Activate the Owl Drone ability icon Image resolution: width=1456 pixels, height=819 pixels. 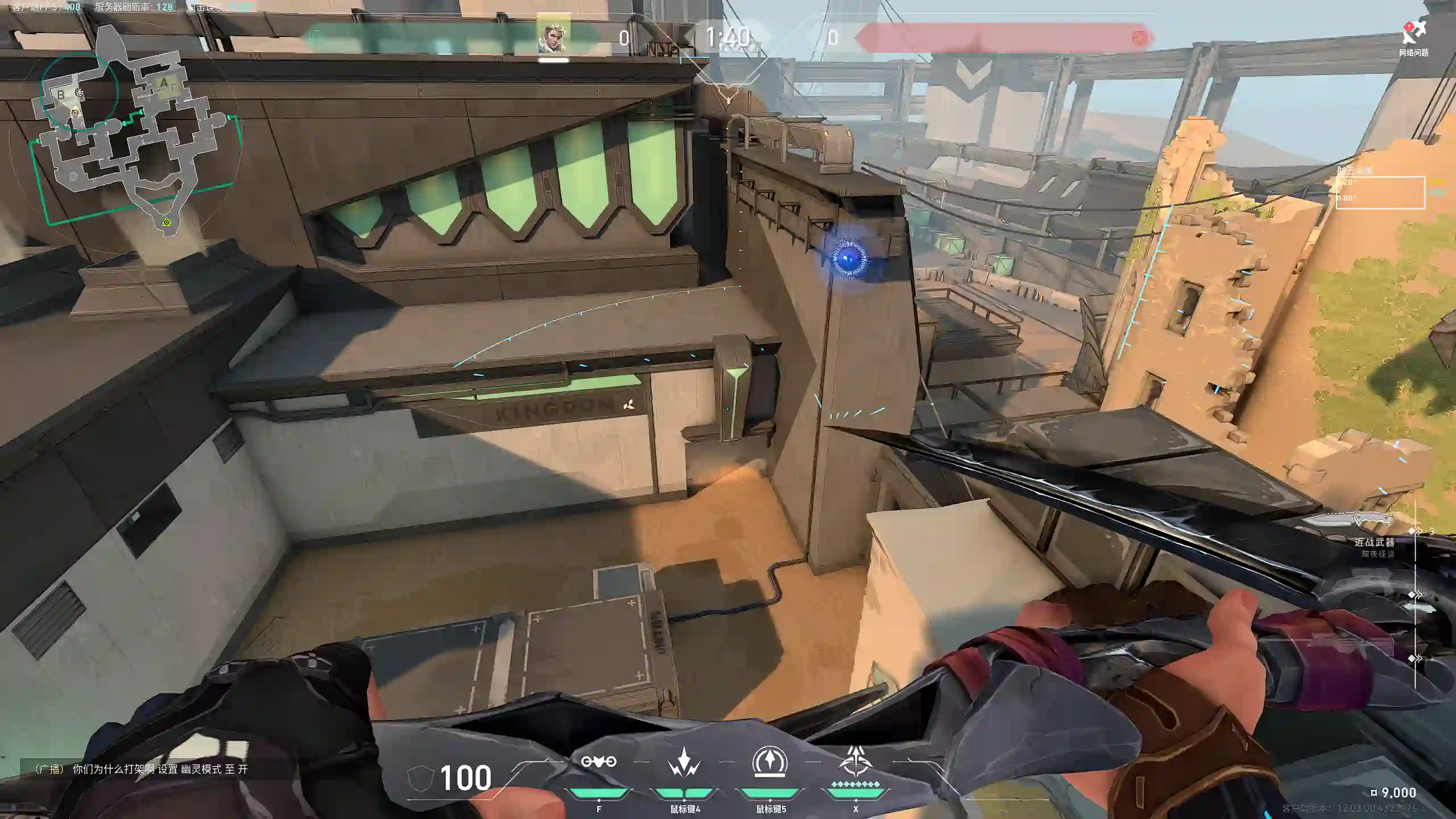pos(598,762)
